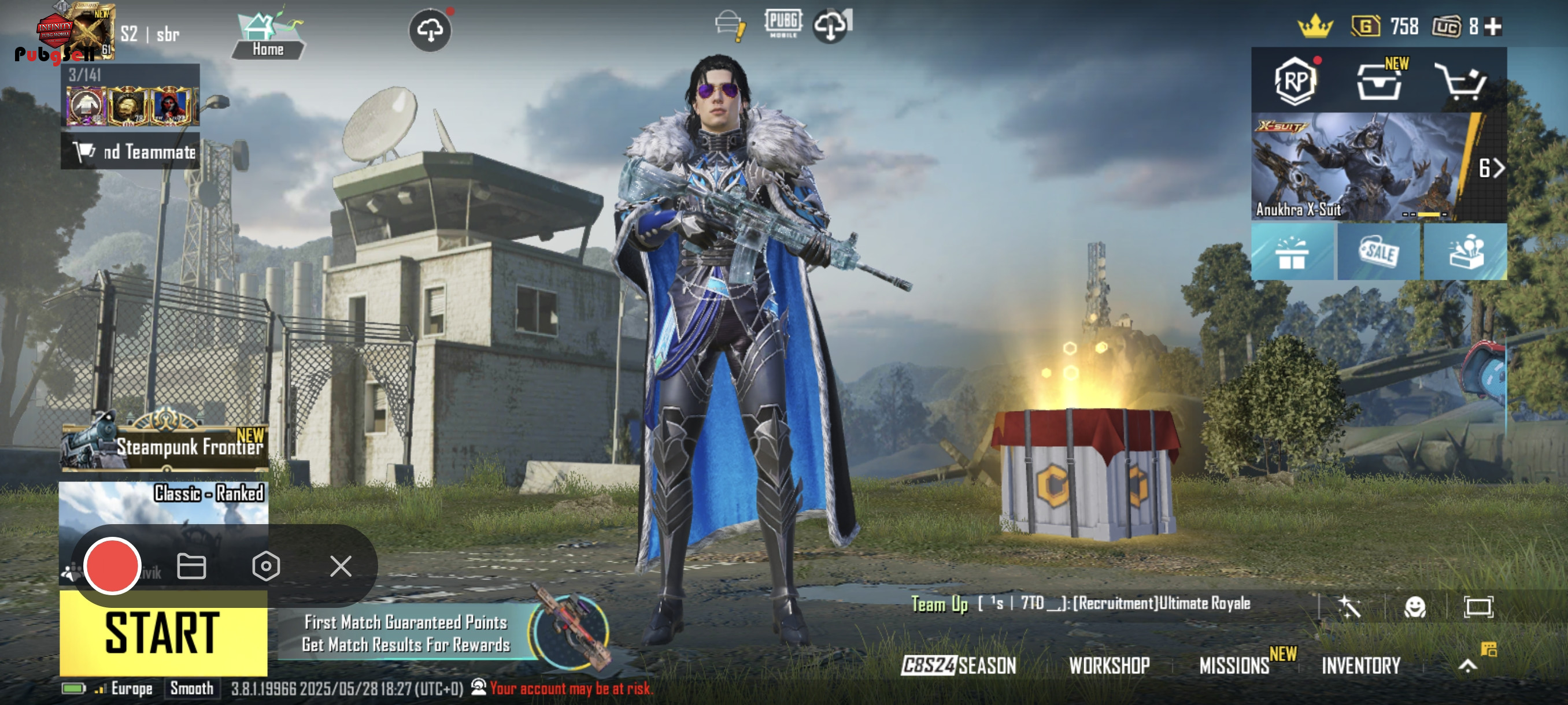Open the gift box events icon
This screenshot has width=1568, height=705.
[1292, 253]
